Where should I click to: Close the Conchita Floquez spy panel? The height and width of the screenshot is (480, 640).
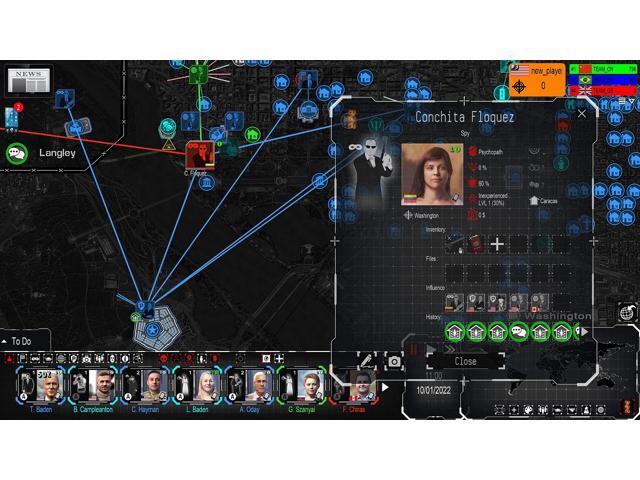point(466,361)
